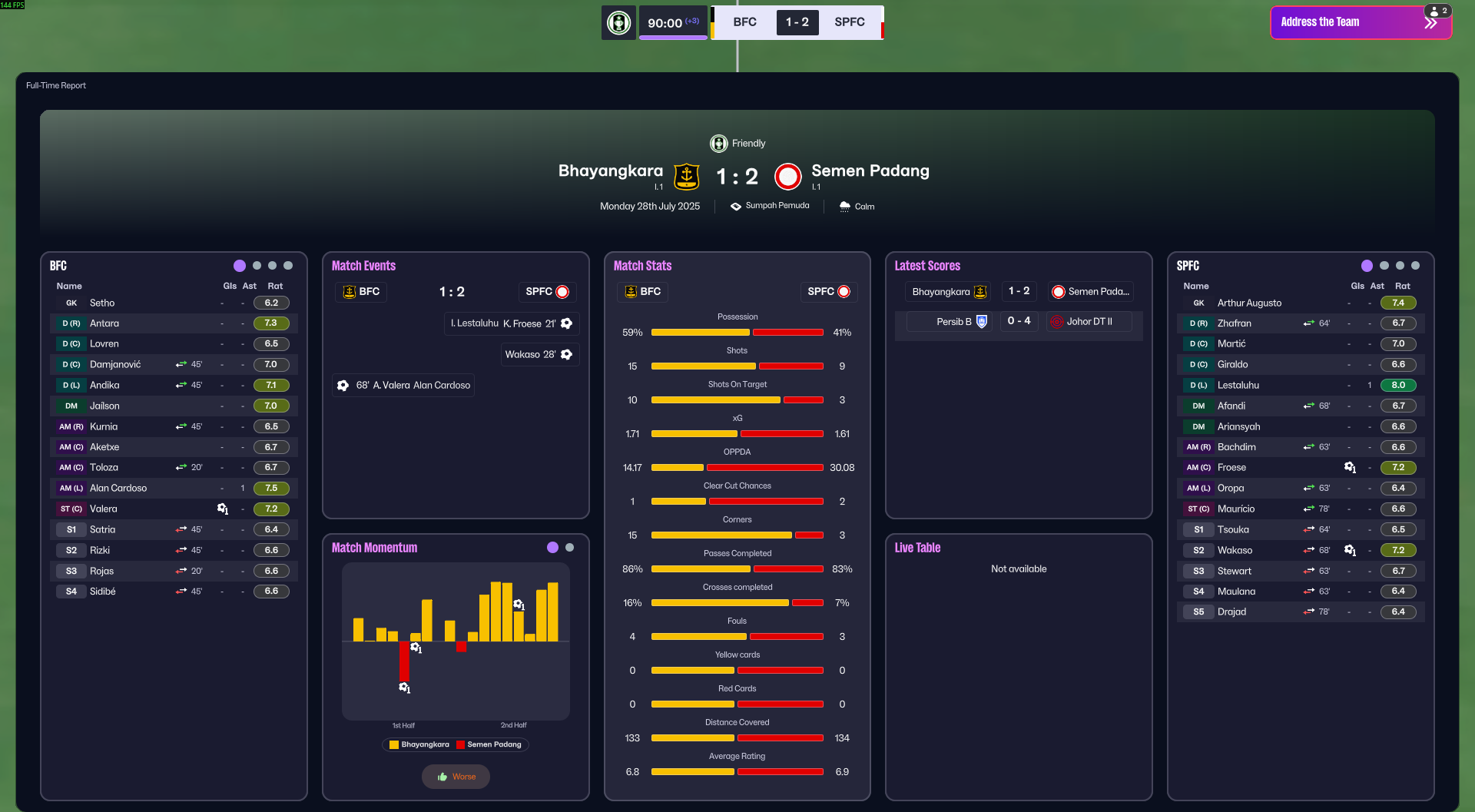Click the SPFC badge in Match Stats
1475x812 pixels.
(828, 292)
